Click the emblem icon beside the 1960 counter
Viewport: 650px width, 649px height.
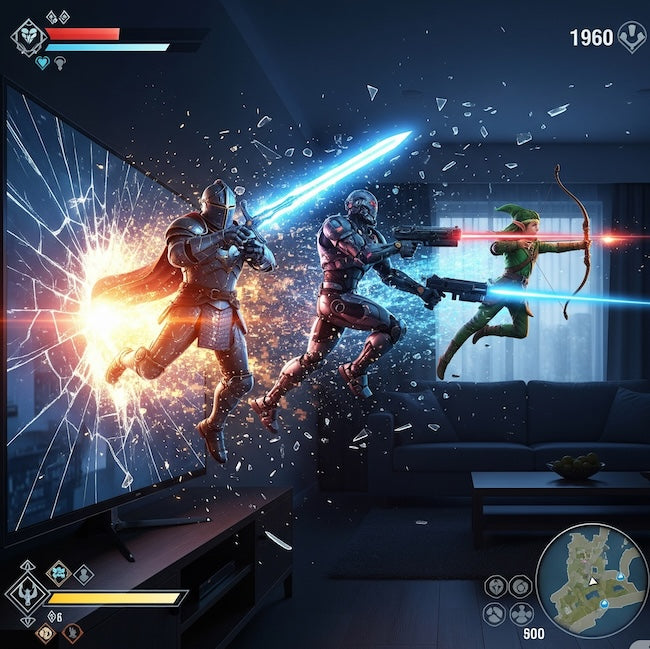[631, 37]
